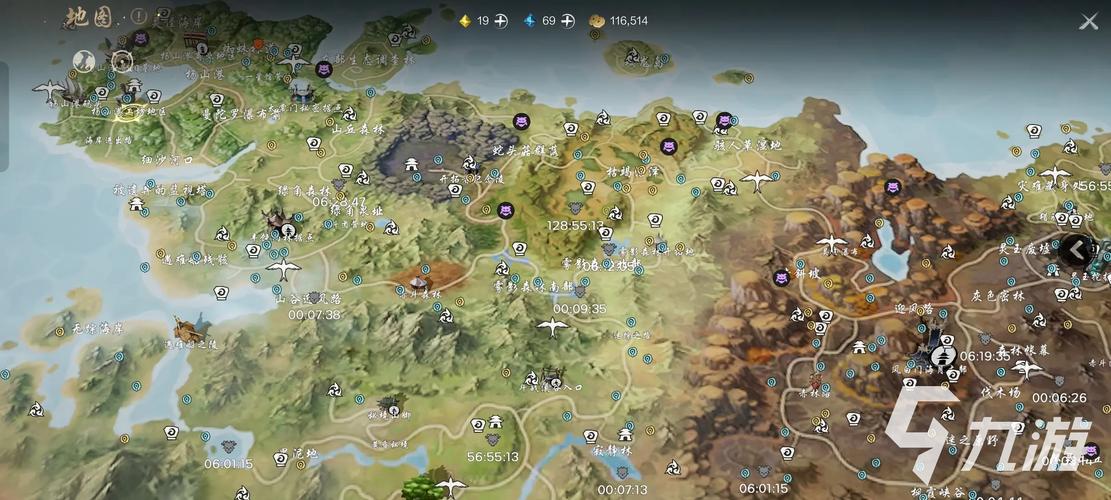Open the map info exclamation icon

pos(139,17)
